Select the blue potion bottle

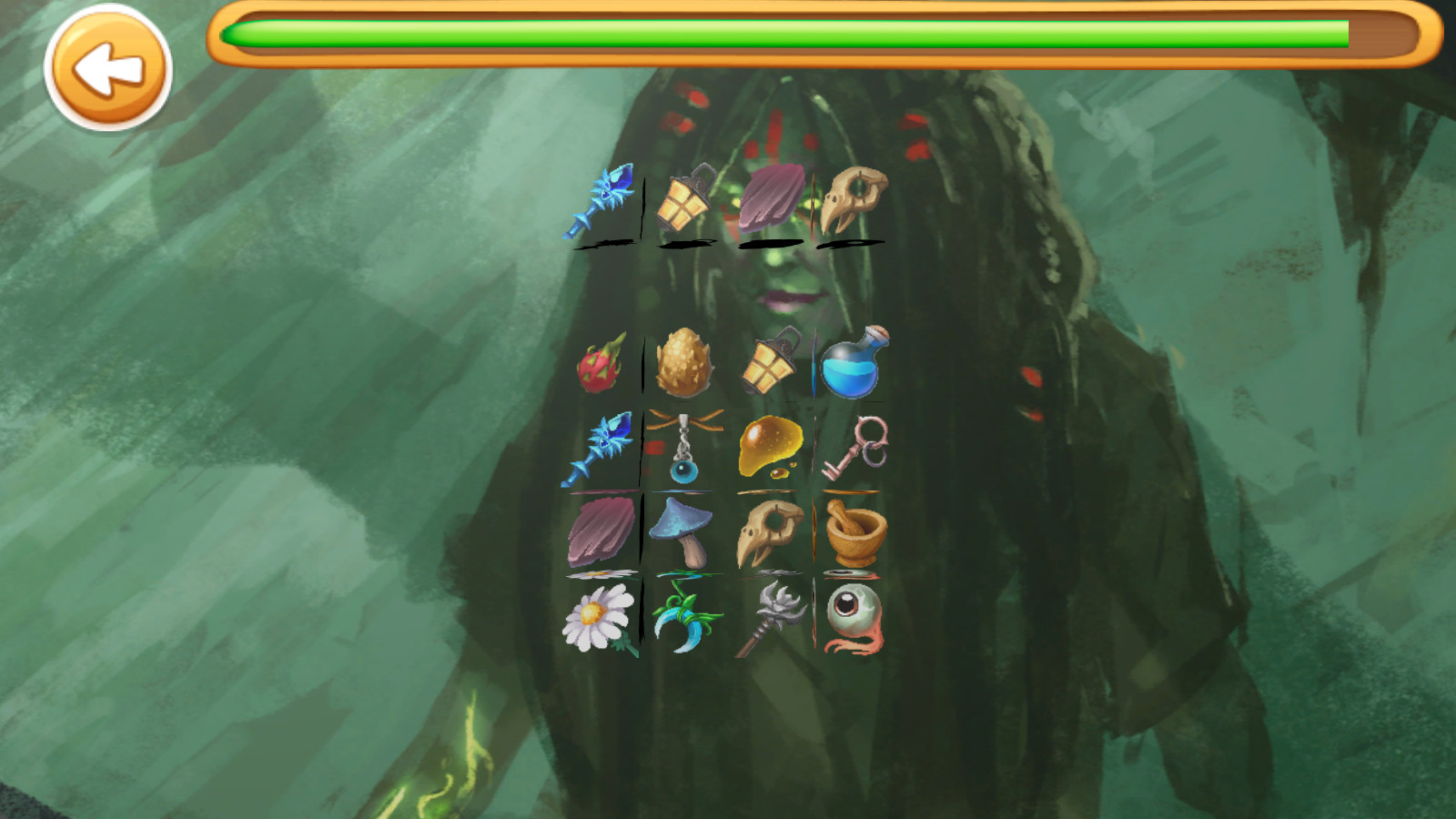point(854,364)
